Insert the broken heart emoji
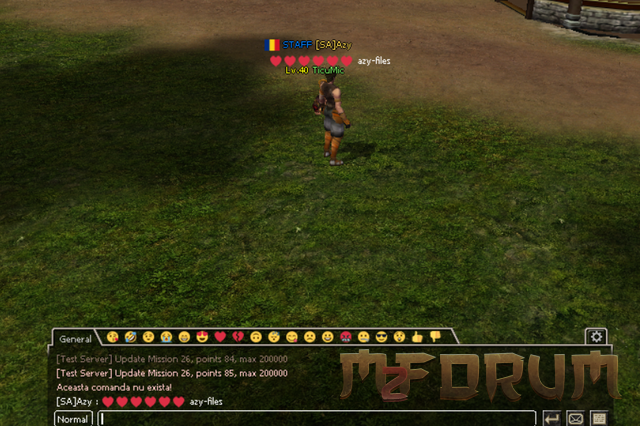This screenshot has height=426, width=640. point(238,337)
